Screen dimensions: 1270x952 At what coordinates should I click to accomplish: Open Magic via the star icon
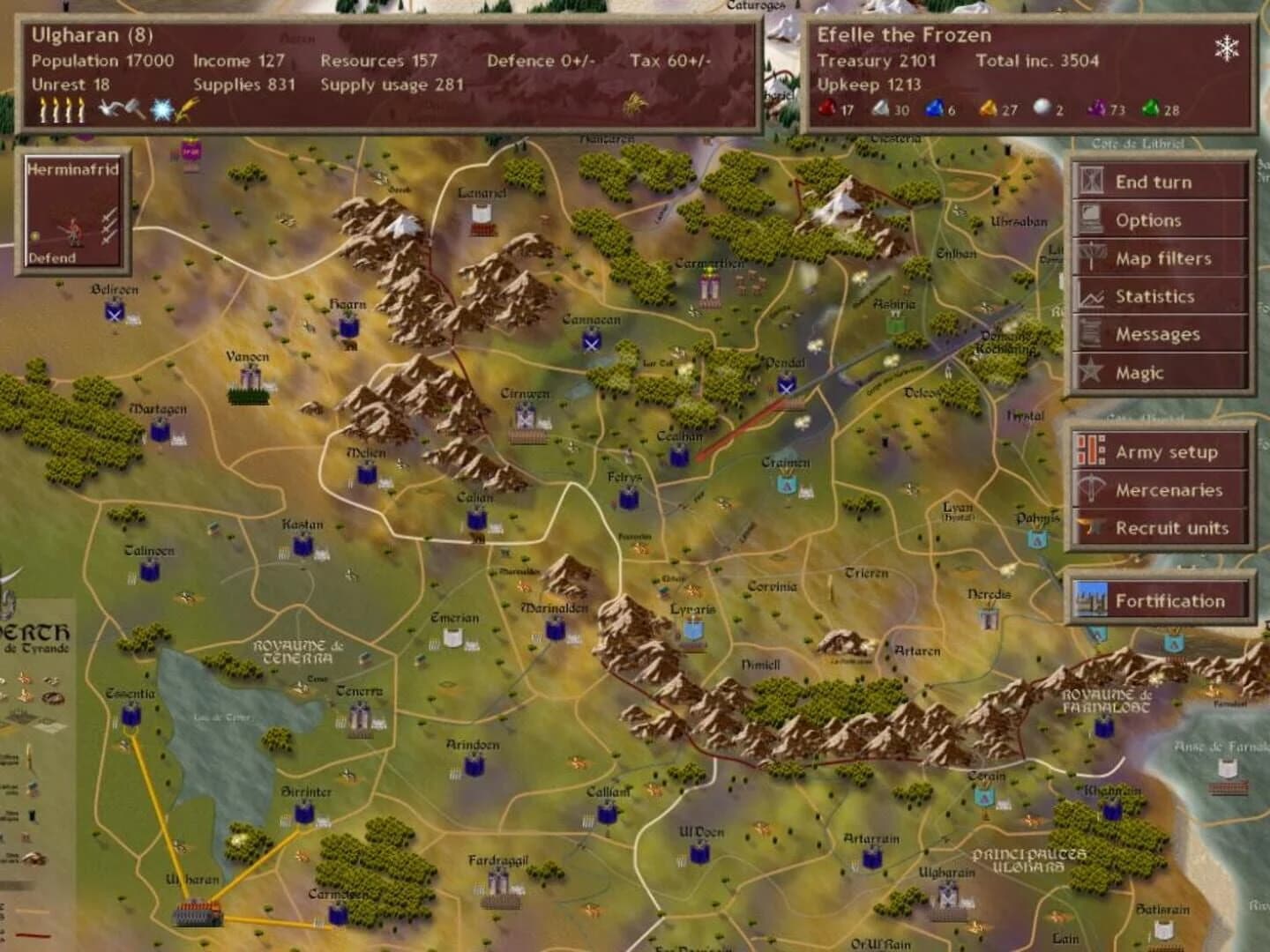coord(1091,372)
